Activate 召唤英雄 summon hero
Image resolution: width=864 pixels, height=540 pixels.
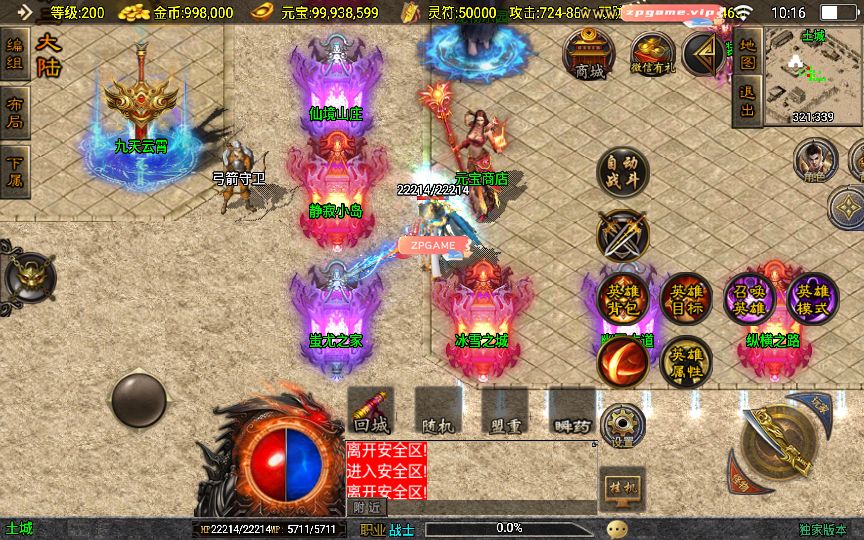[749, 298]
